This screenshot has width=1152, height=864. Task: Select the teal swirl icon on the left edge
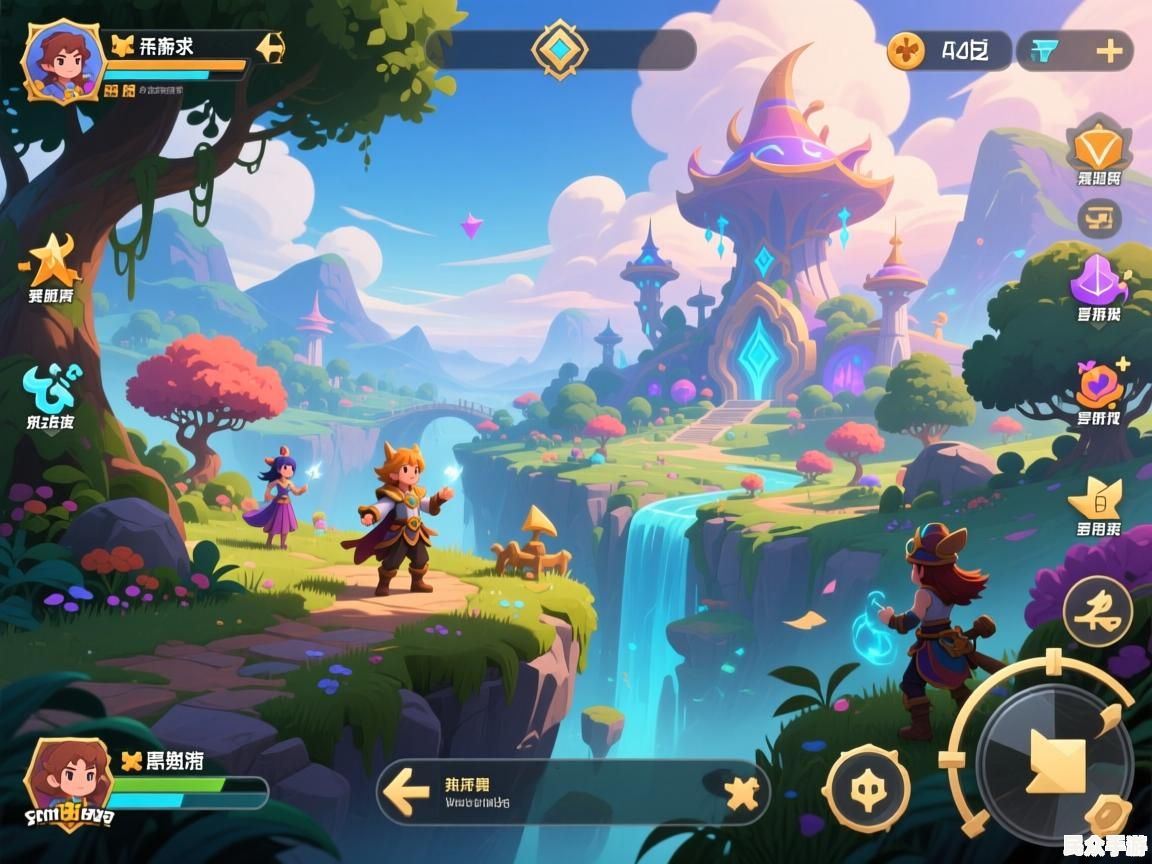[x=53, y=385]
